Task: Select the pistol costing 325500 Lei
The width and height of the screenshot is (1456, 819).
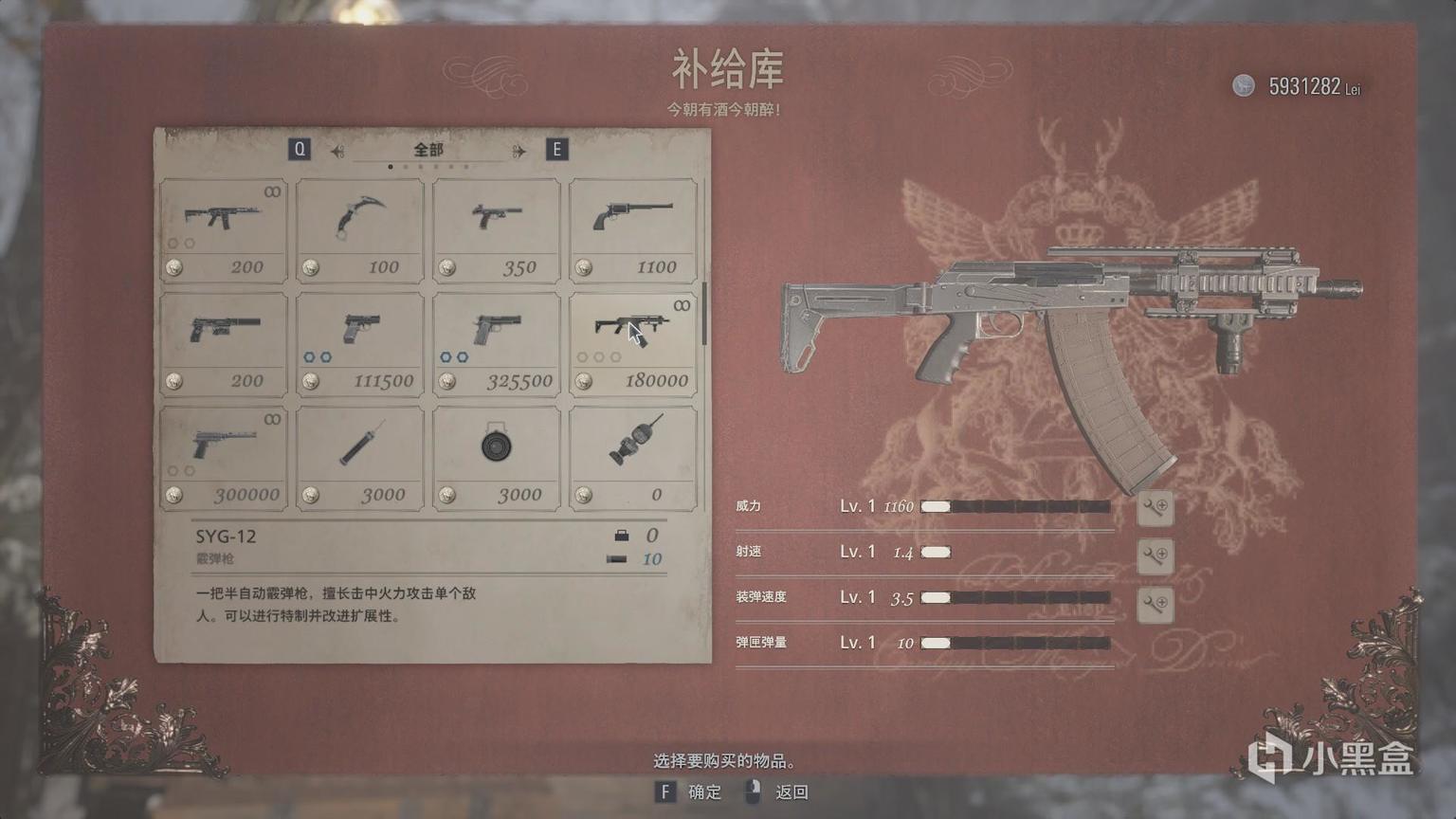Action: click(497, 344)
